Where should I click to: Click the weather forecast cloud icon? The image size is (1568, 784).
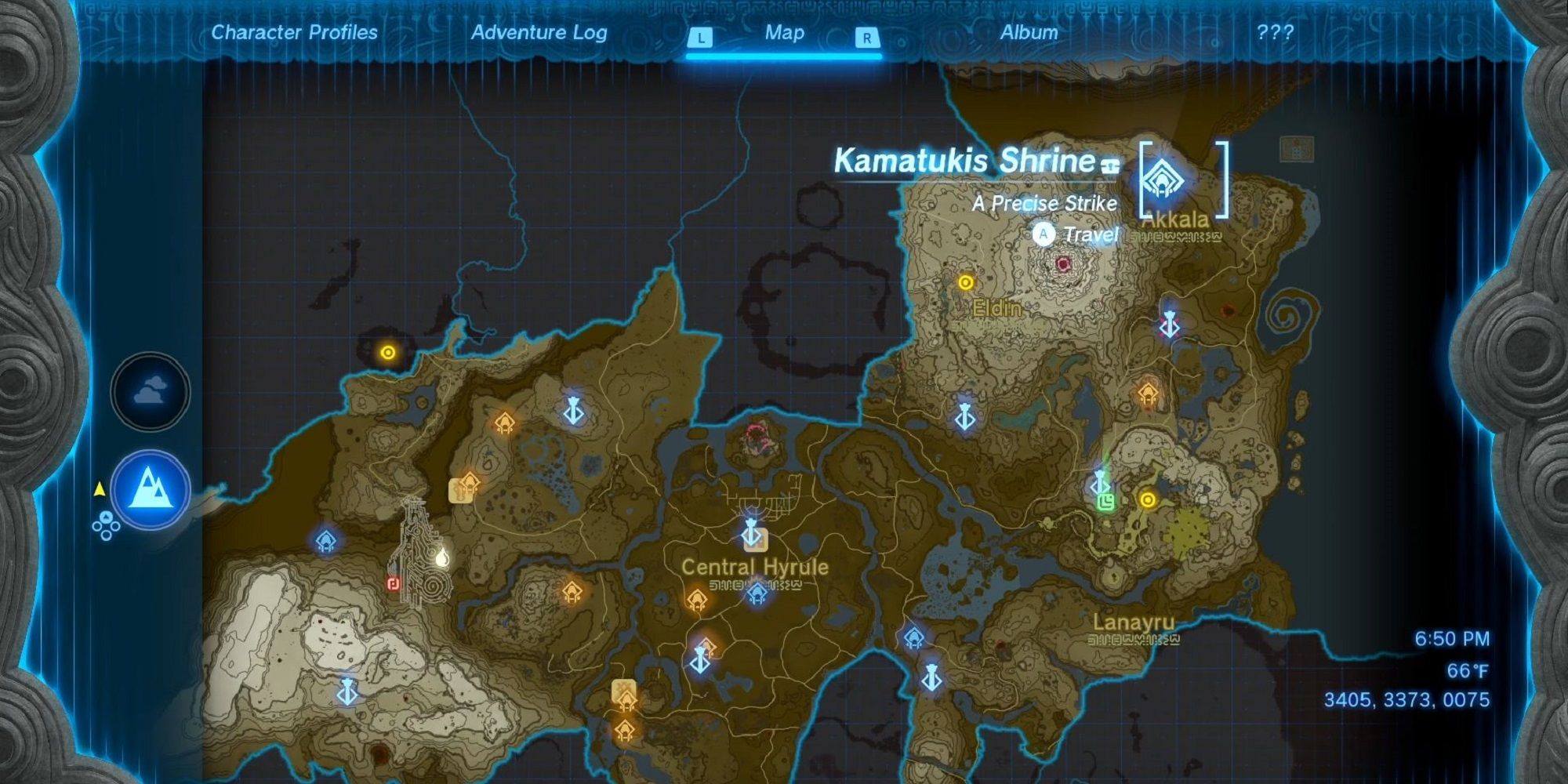click(151, 392)
